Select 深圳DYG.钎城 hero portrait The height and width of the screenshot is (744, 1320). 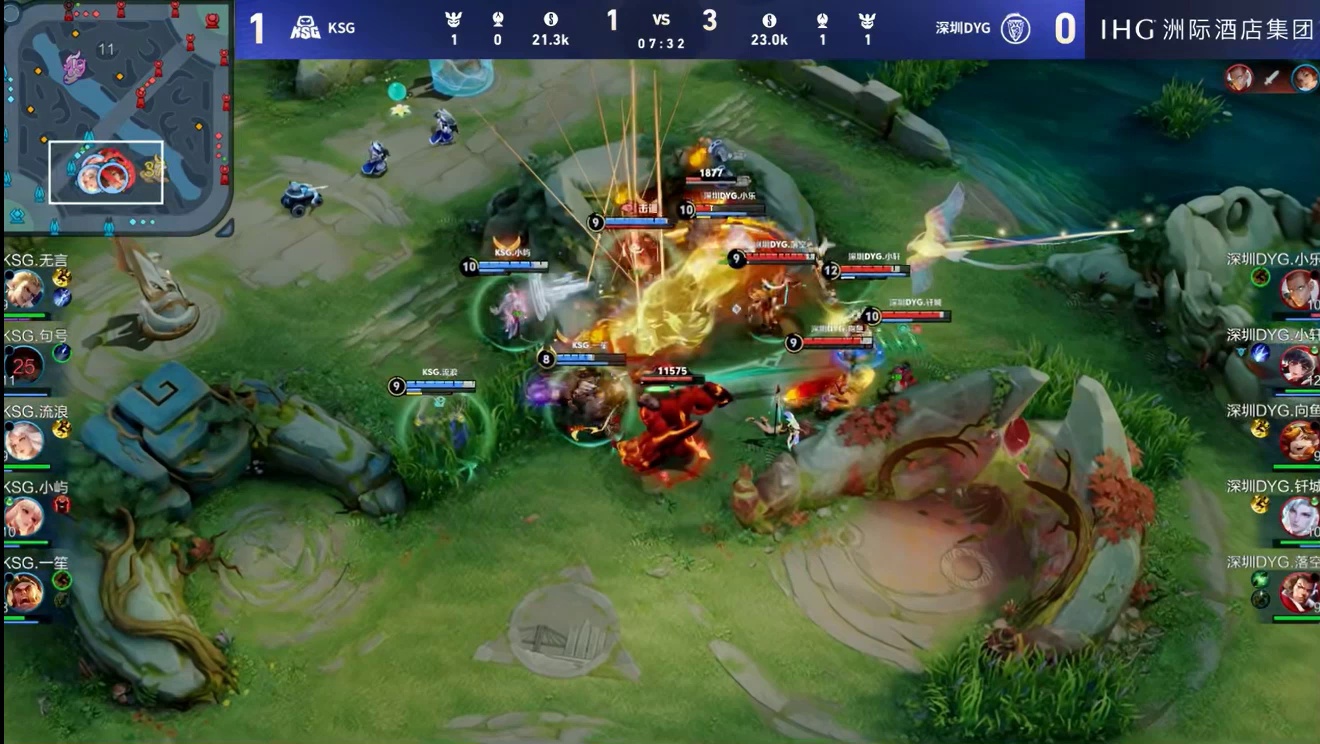click(x=1300, y=516)
